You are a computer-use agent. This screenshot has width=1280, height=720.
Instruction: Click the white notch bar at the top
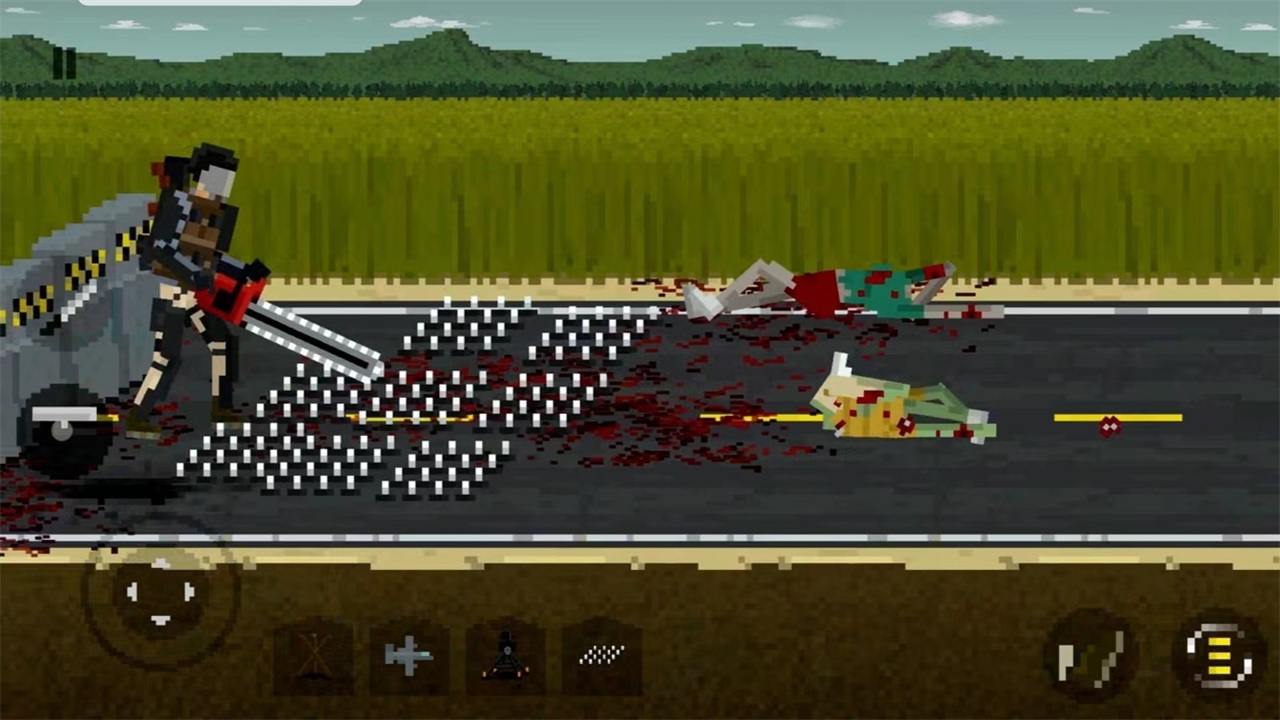click(x=220, y=3)
